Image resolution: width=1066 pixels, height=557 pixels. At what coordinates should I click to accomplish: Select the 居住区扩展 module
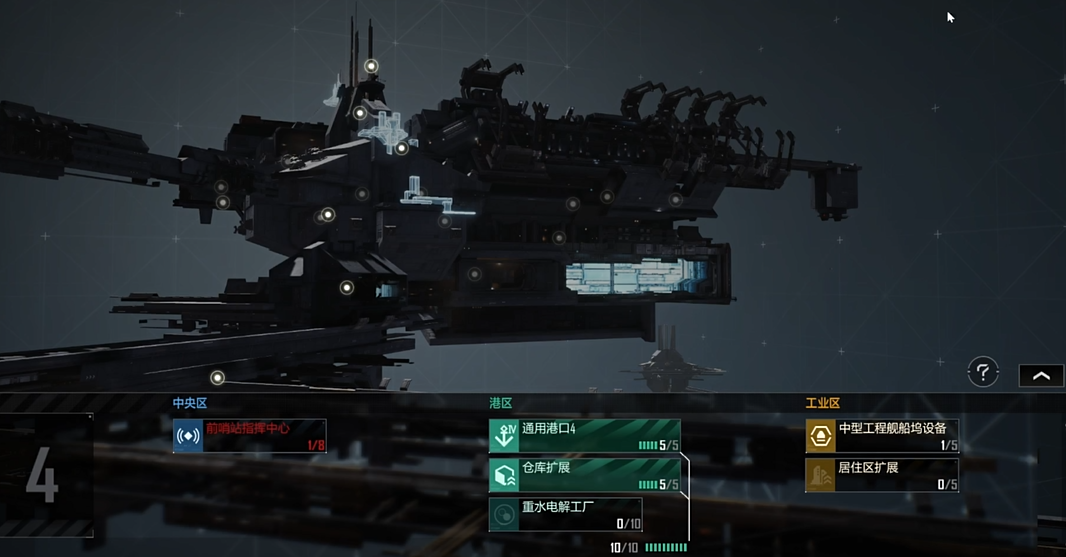882,475
